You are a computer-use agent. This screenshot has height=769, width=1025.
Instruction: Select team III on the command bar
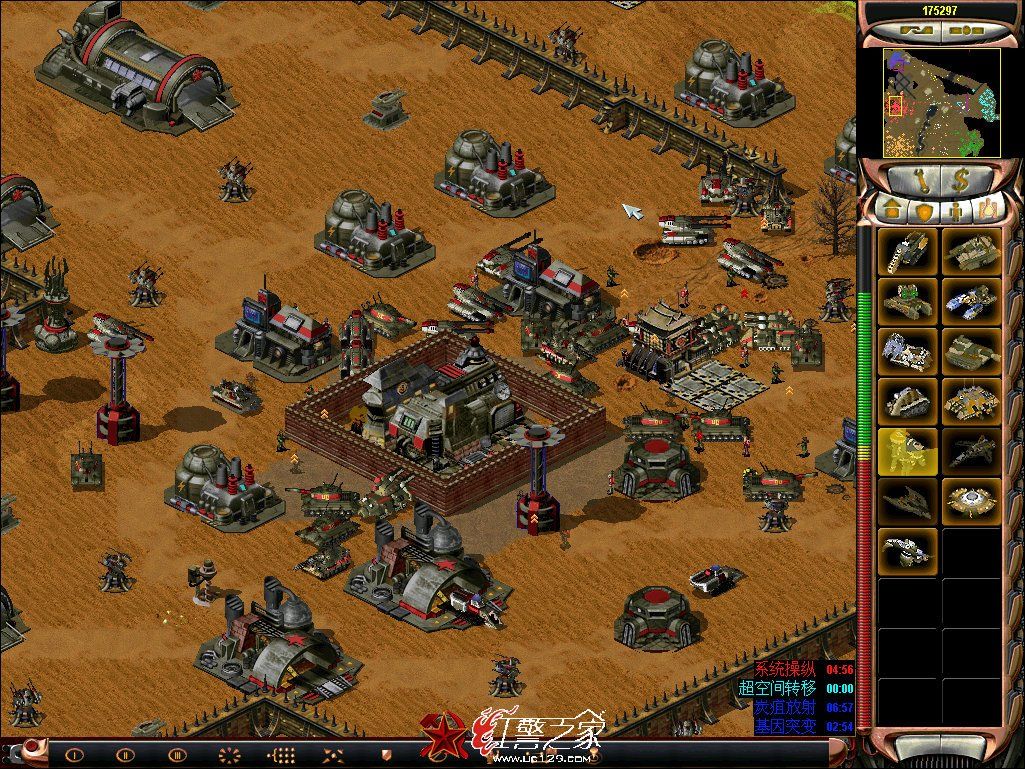[178, 755]
